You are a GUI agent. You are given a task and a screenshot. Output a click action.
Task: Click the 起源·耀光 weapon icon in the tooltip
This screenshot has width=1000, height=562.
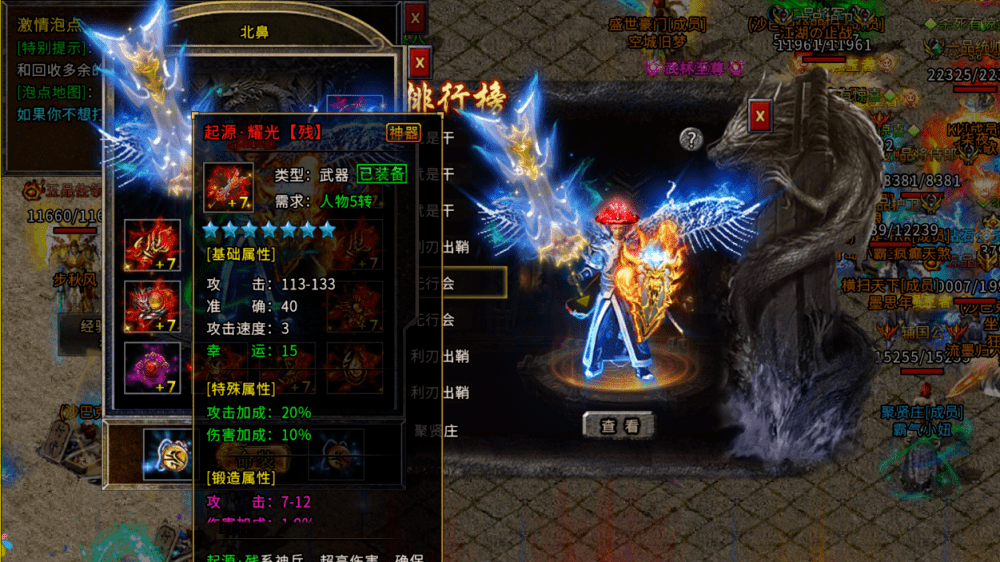(x=229, y=187)
